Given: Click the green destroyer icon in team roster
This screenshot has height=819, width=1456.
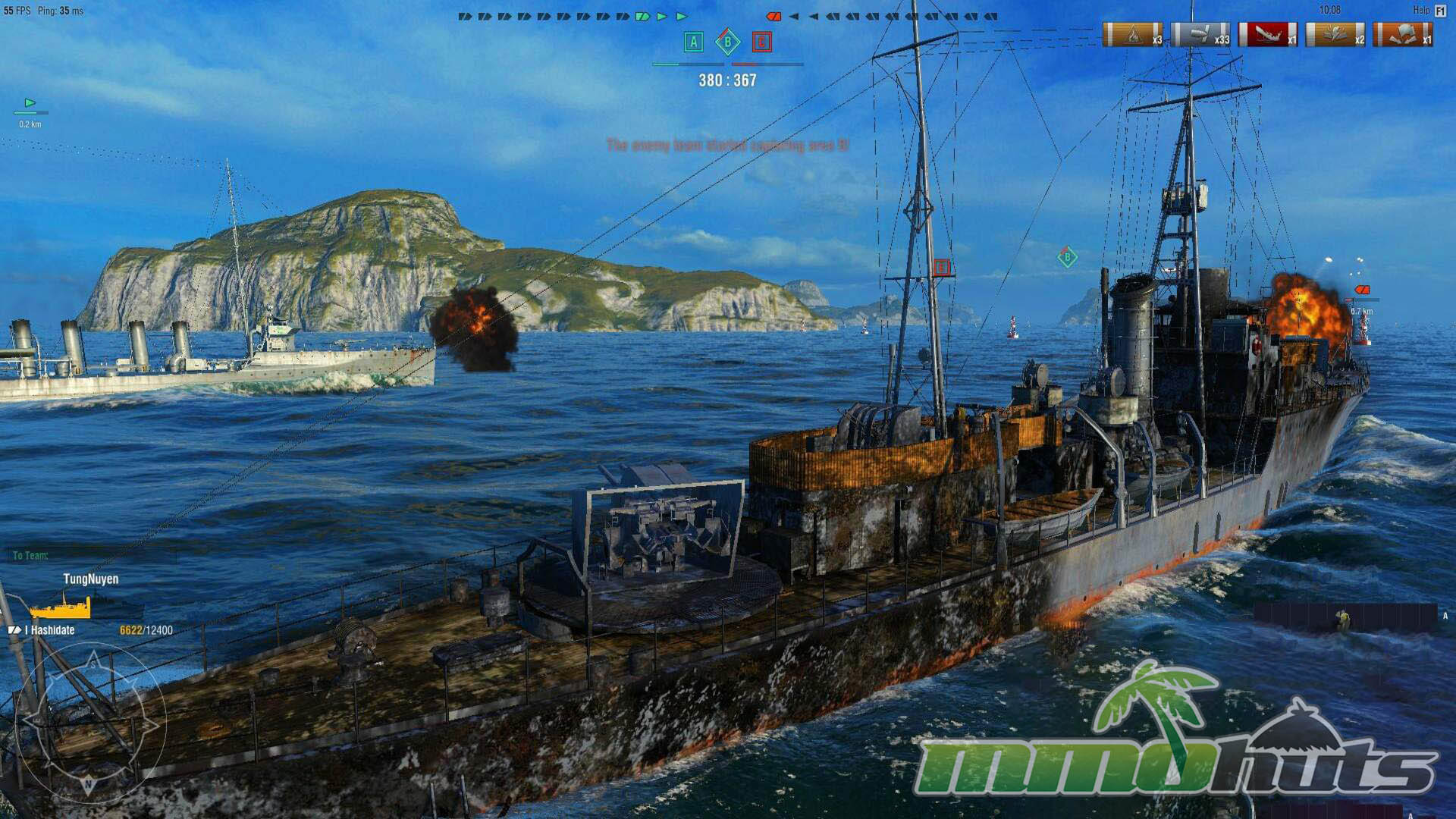Looking at the screenshot, I should 642,16.
